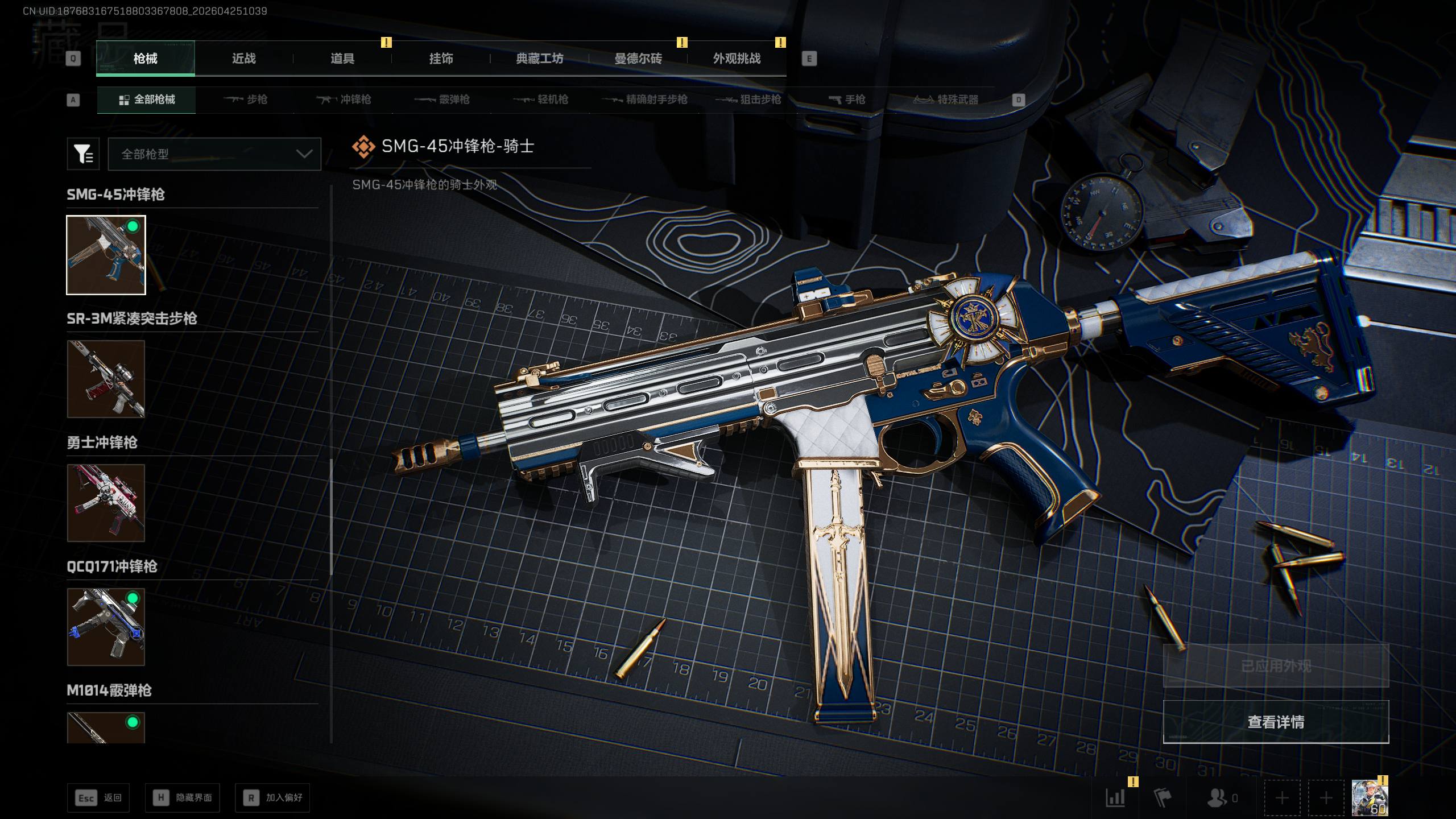
Task: Click the funnel filter icon
Action: [x=83, y=154]
